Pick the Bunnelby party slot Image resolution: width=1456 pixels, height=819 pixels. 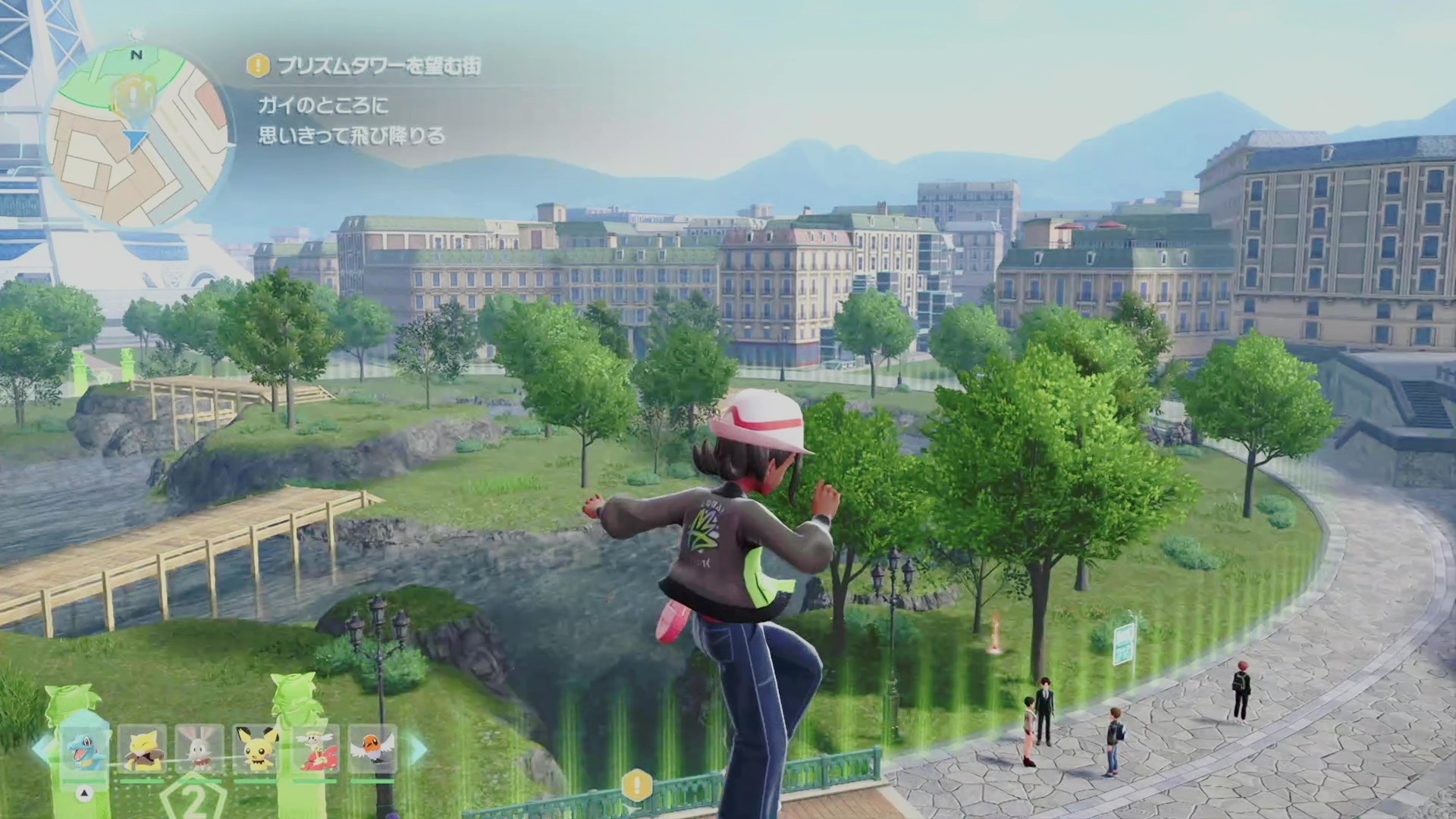click(x=199, y=749)
